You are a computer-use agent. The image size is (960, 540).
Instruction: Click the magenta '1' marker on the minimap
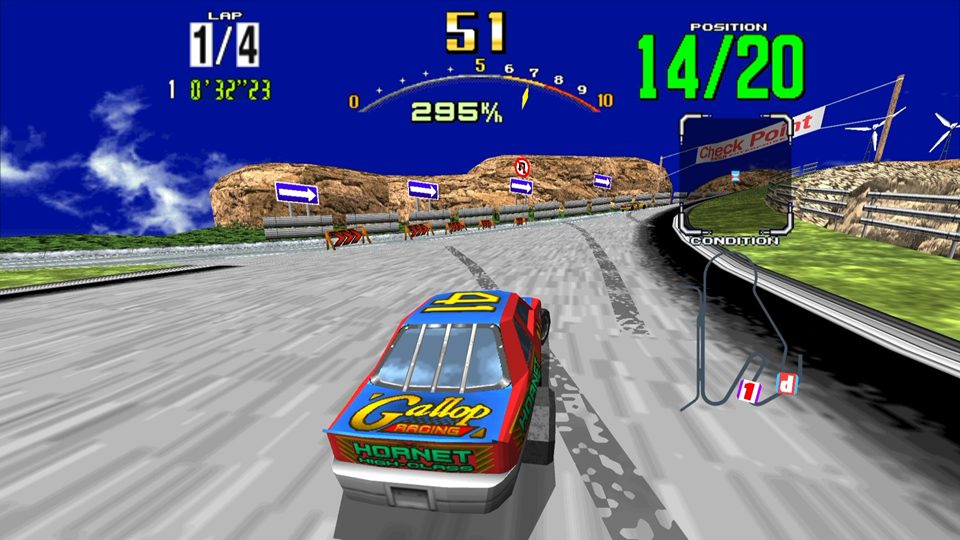point(747,389)
